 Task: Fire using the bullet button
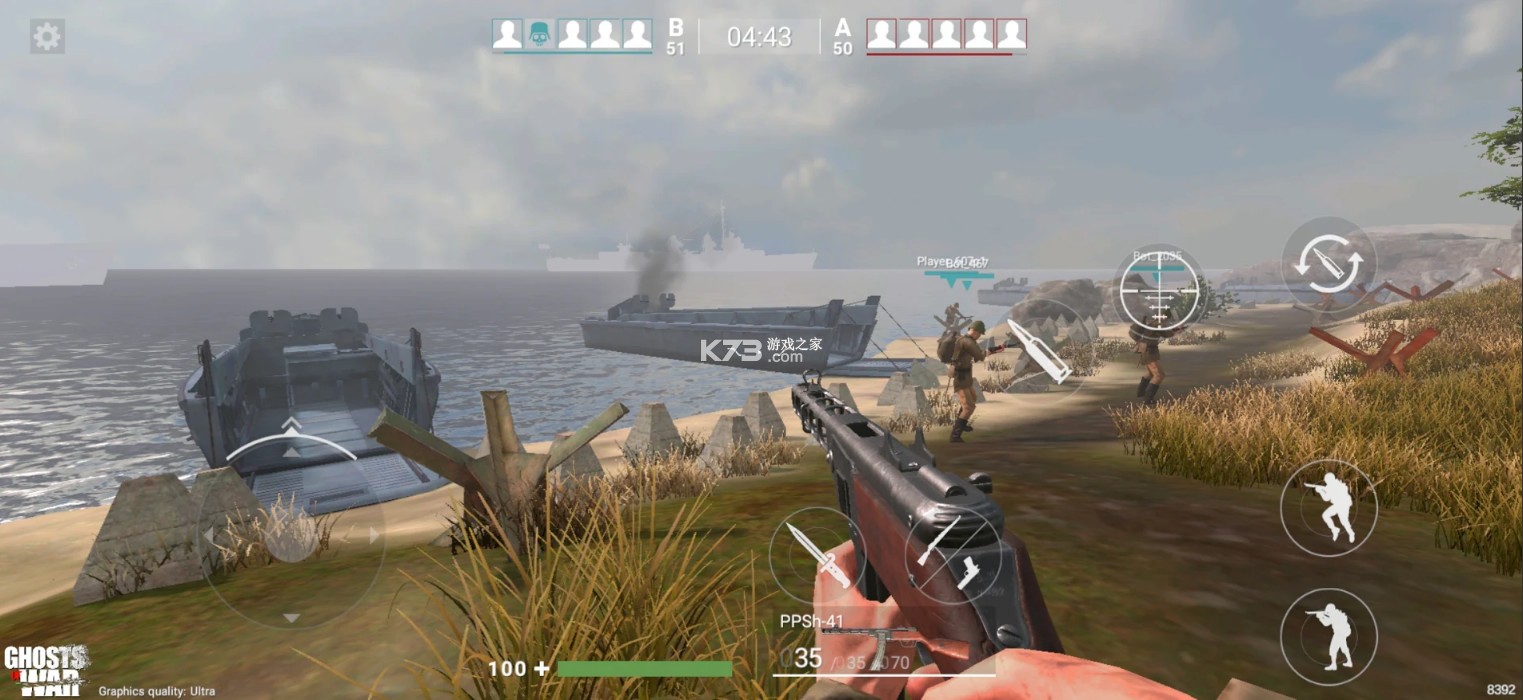(x=1038, y=352)
